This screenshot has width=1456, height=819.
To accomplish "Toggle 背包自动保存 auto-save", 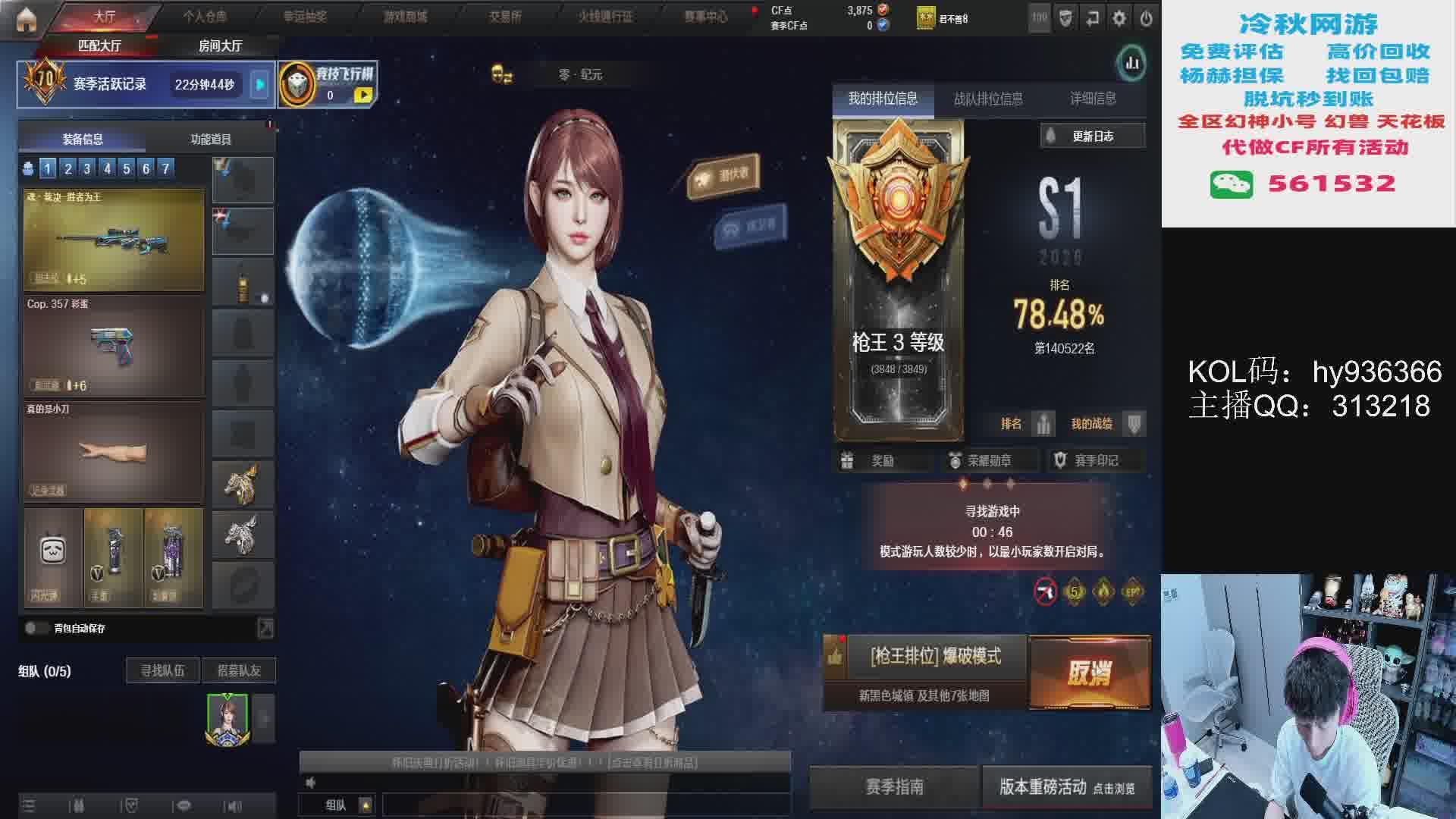I will (36, 628).
